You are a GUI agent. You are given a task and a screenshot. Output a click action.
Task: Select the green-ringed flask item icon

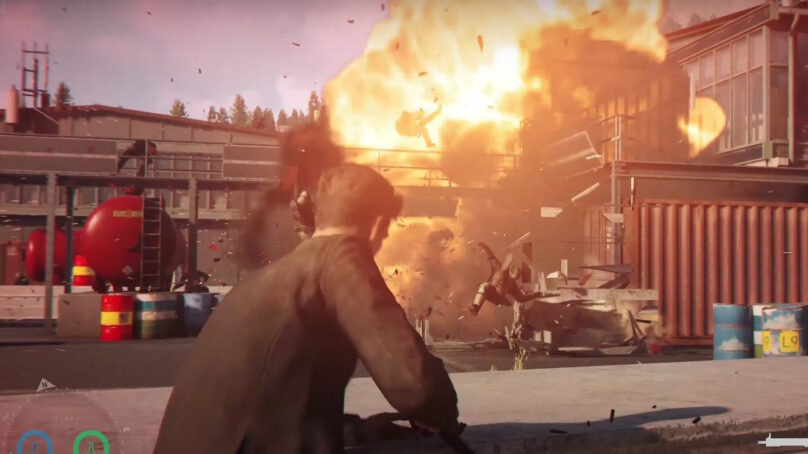tap(91, 443)
